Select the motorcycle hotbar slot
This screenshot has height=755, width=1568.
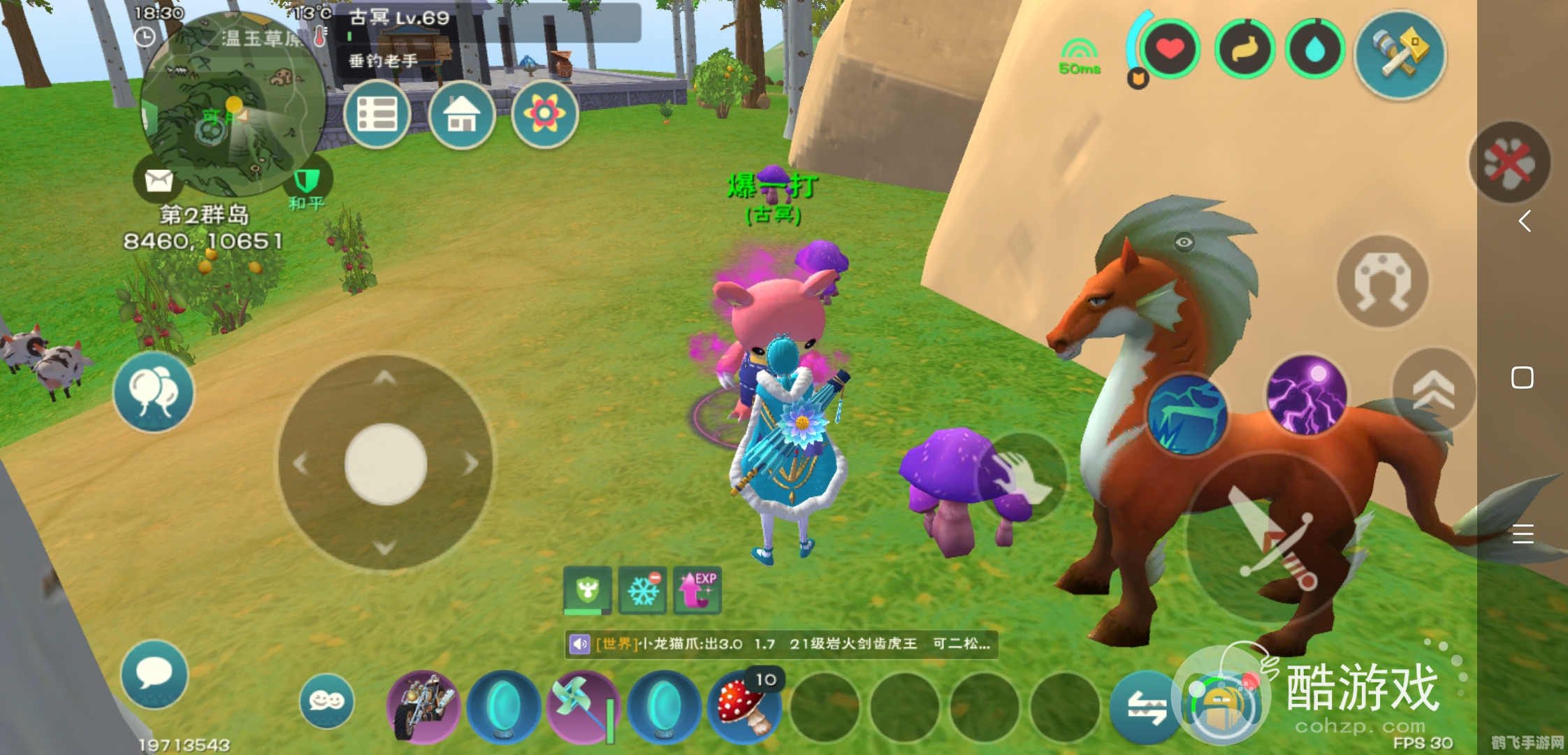point(423,706)
